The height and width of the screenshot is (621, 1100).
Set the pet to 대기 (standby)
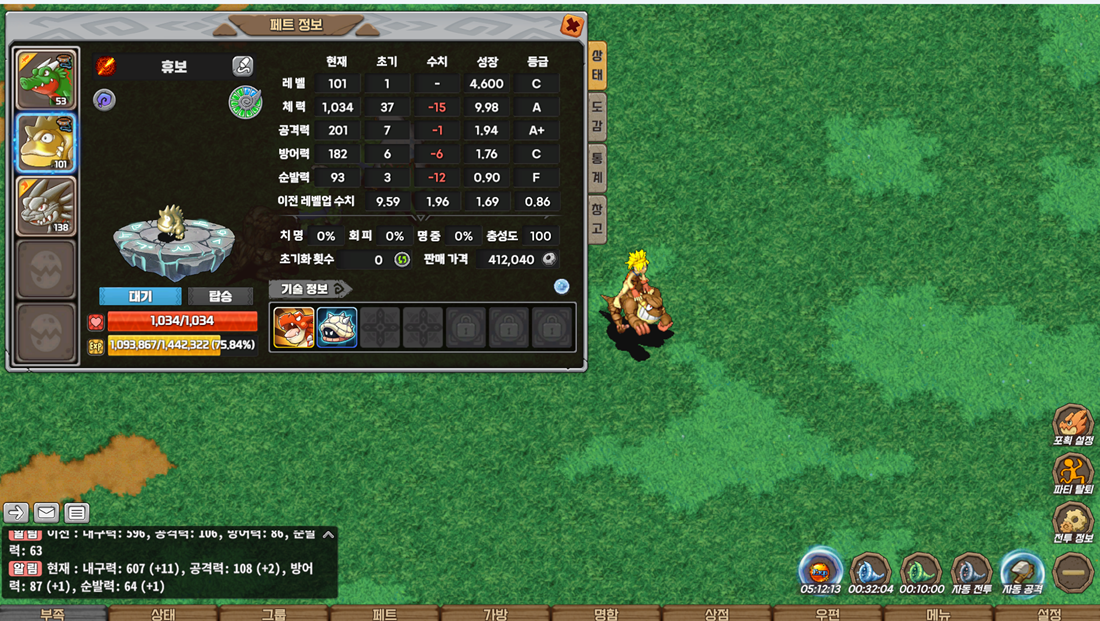[140, 296]
